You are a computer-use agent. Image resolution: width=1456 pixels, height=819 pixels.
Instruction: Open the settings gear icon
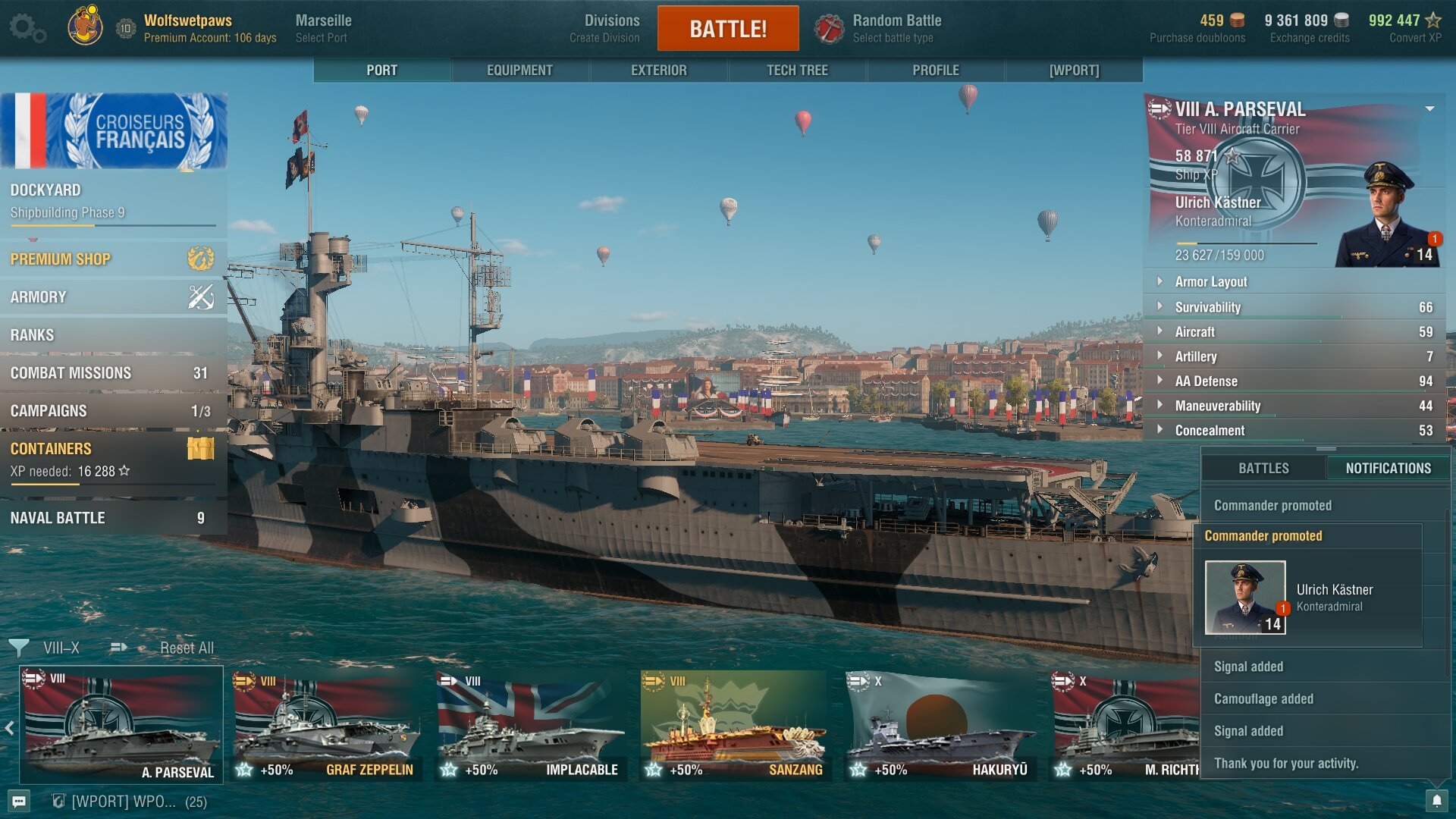[27, 28]
